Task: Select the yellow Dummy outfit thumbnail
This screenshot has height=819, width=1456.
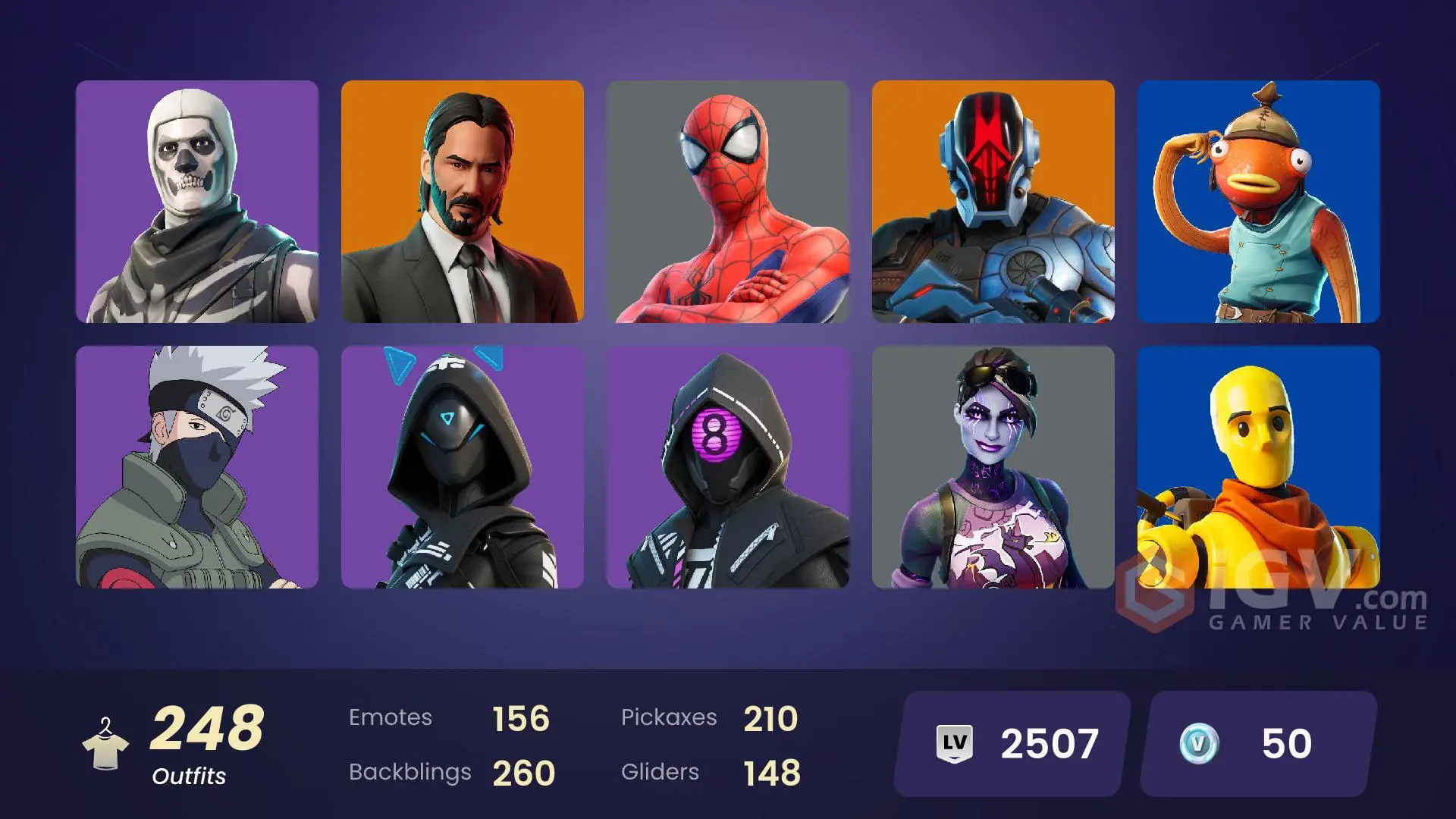Action: click(1259, 466)
